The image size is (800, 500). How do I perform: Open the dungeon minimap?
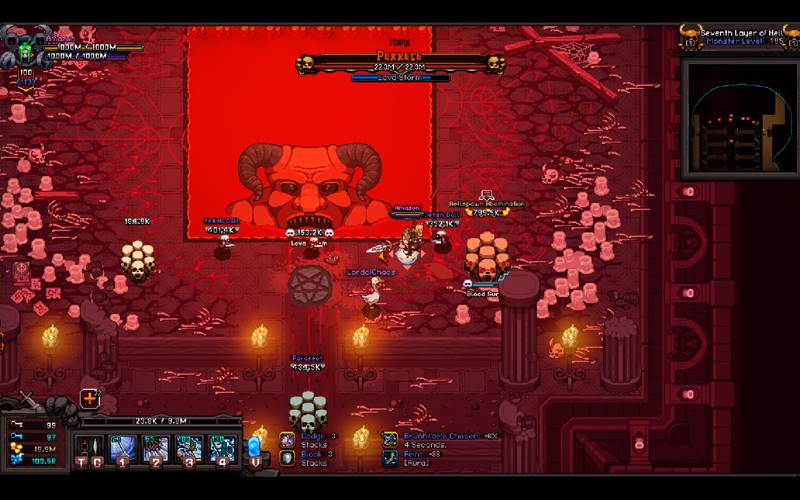(738, 117)
